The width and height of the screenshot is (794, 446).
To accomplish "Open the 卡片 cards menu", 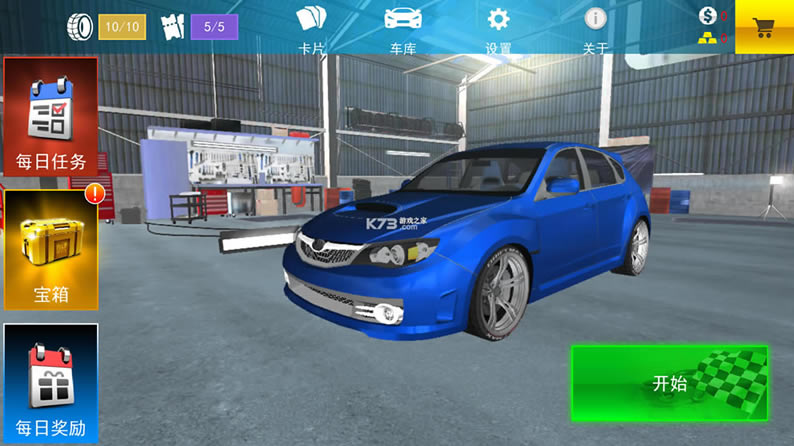I will pyautogui.click(x=312, y=28).
